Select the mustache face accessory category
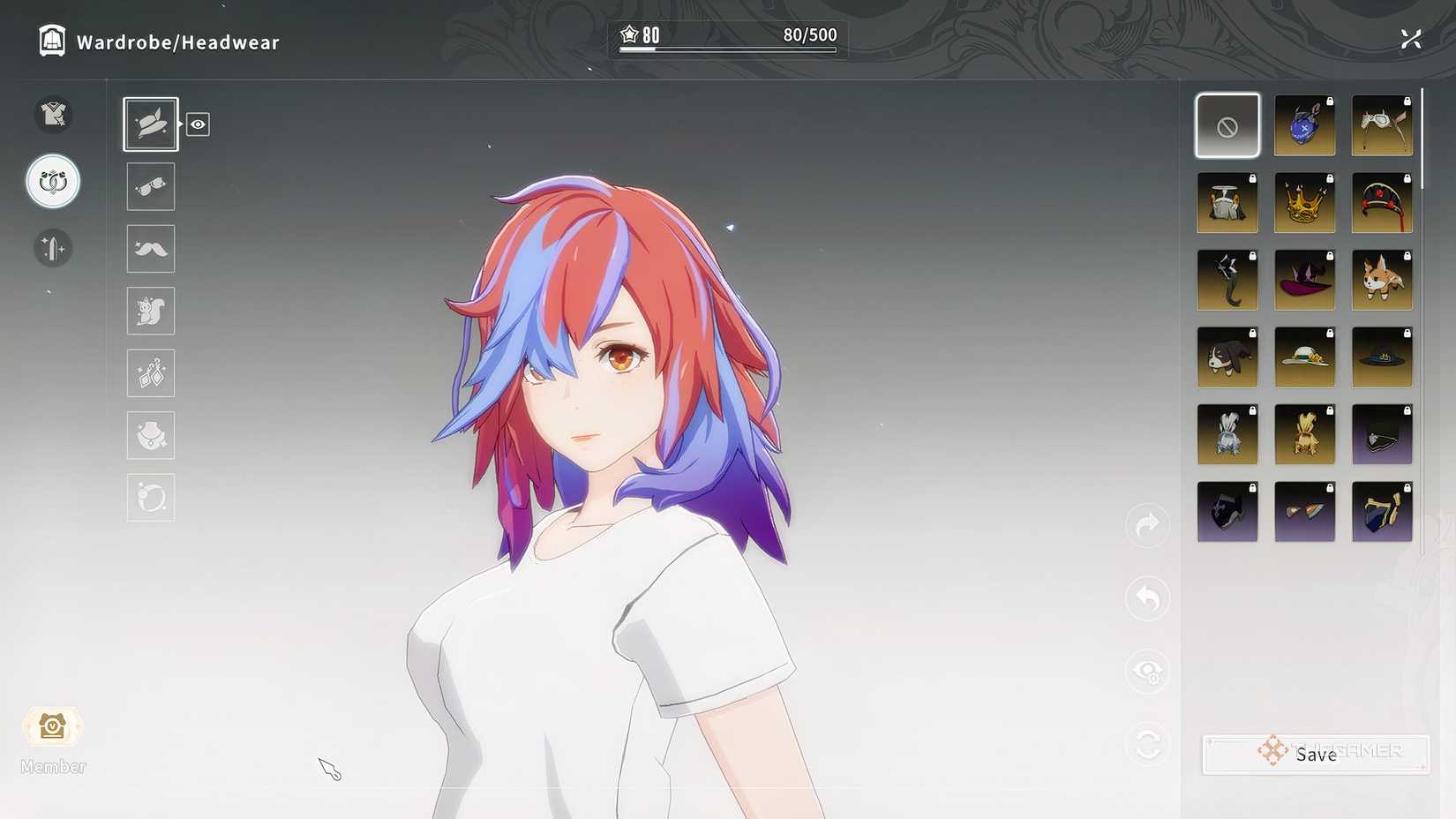1456x819 pixels. 150,249
